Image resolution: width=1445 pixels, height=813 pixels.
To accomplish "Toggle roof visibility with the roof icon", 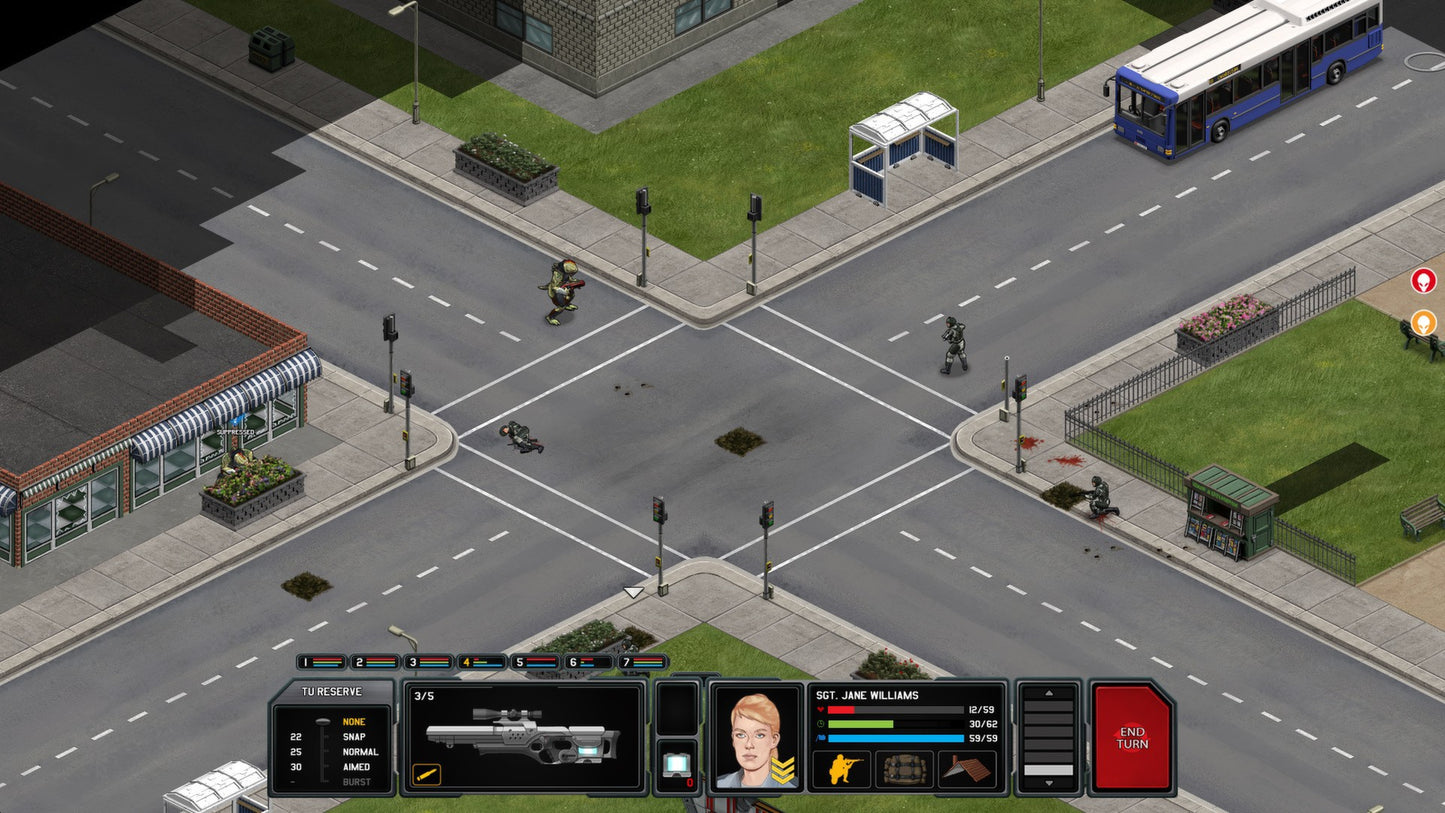I will coord(966,769).
